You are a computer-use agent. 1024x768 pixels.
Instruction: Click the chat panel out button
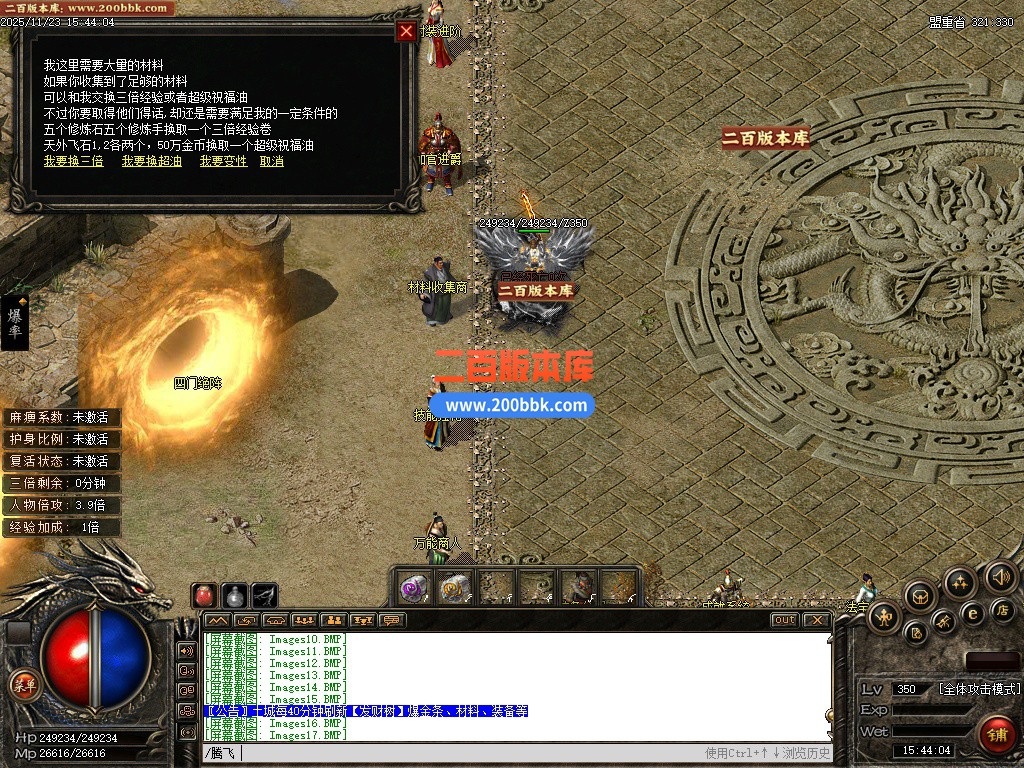point(785,620)
